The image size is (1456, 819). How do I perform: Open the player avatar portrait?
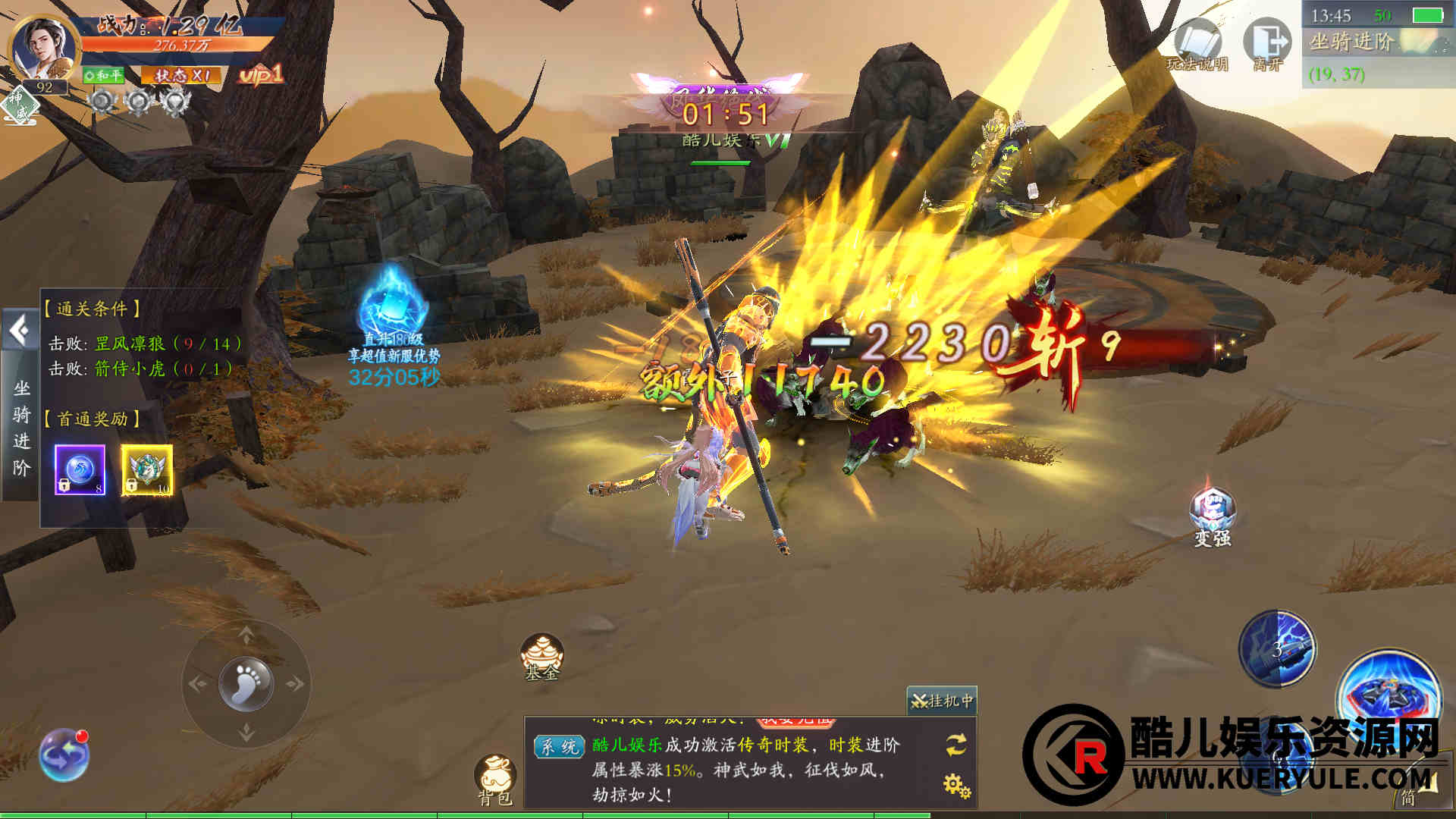pos(44,47)
